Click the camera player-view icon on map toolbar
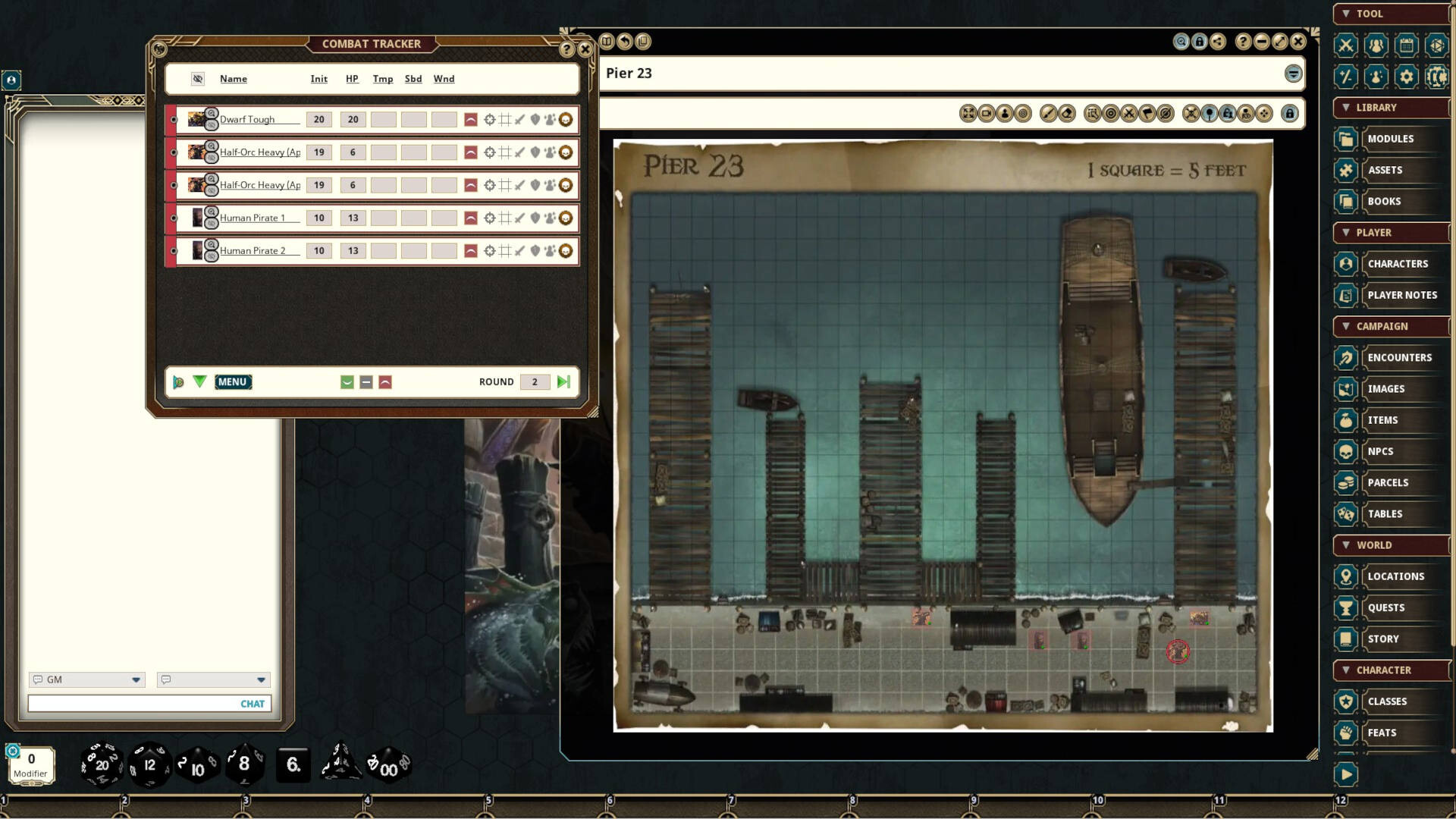 click(988, 113)
